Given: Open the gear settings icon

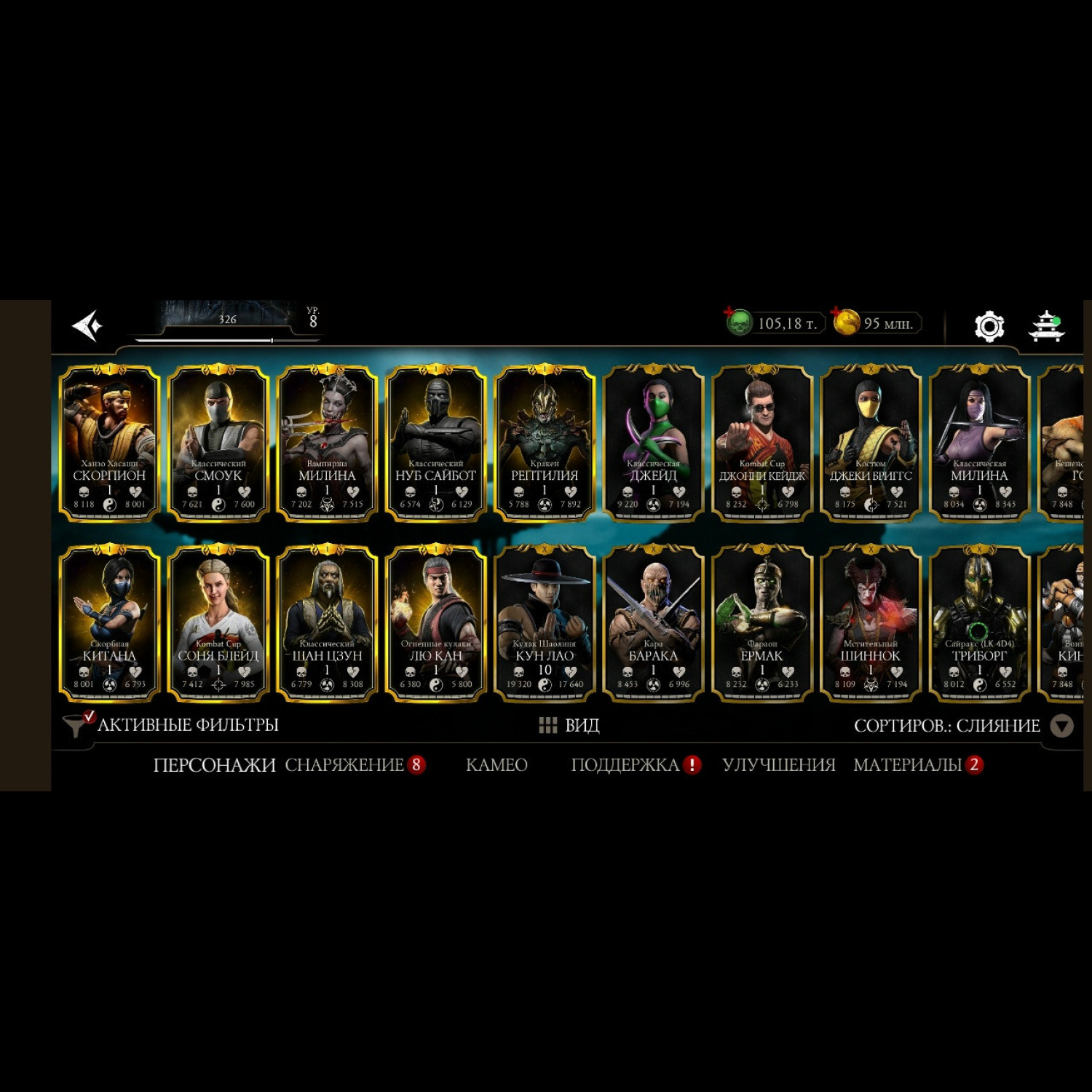Looking at the screenshot, I should (x=989, y=325).
